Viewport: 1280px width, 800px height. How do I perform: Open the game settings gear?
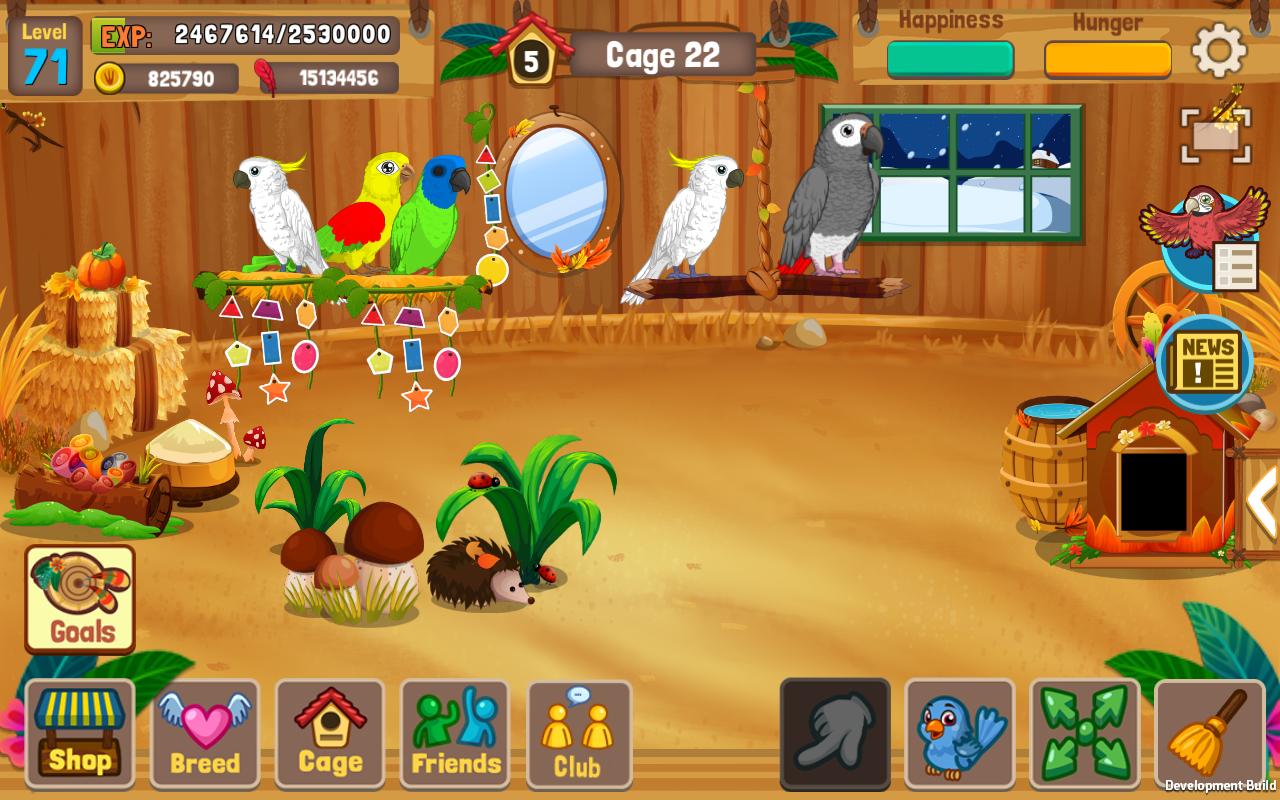point(1218,50)
